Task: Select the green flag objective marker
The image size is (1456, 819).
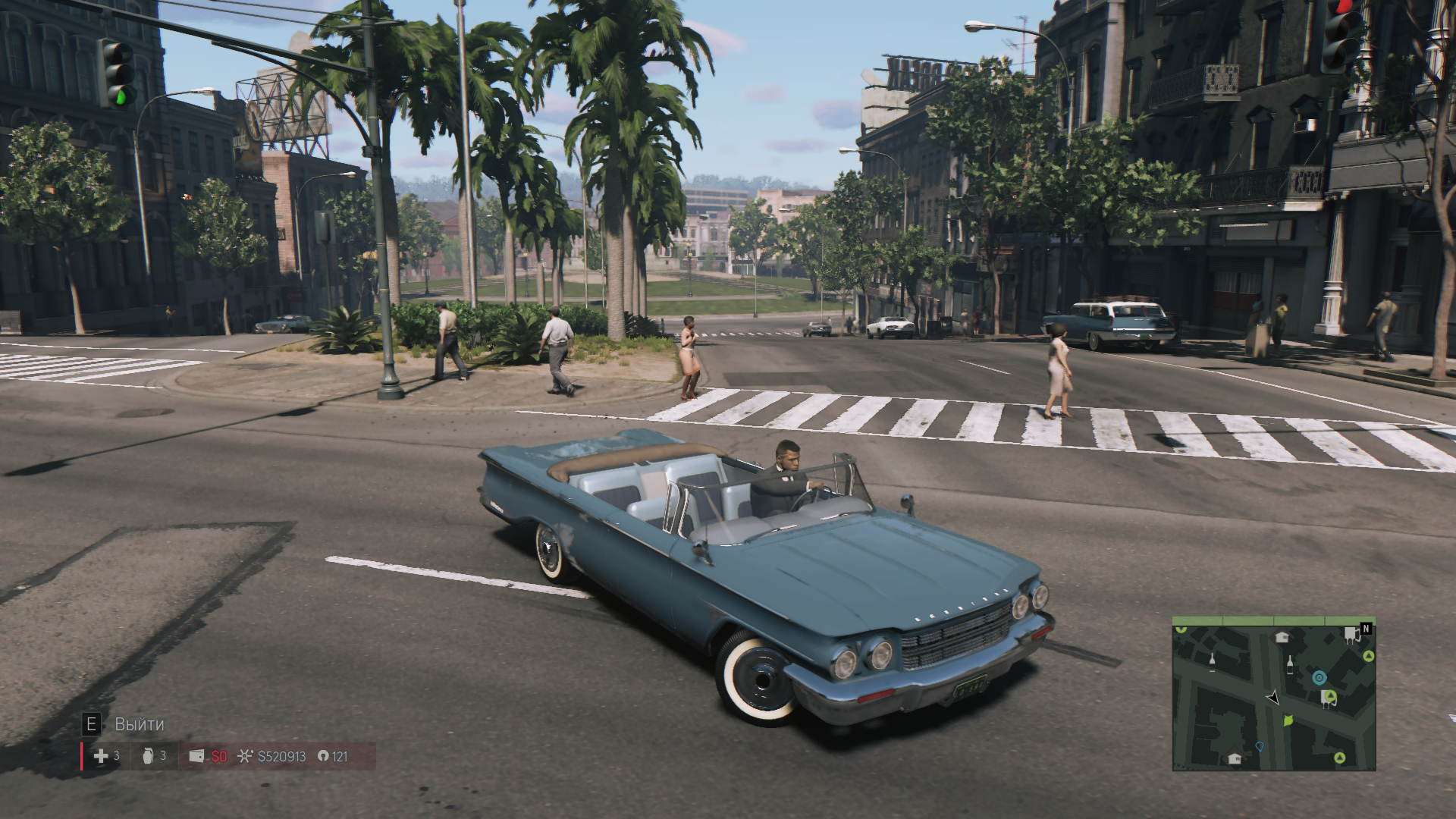Action: pyautogui.click(x=1288, y=720)
